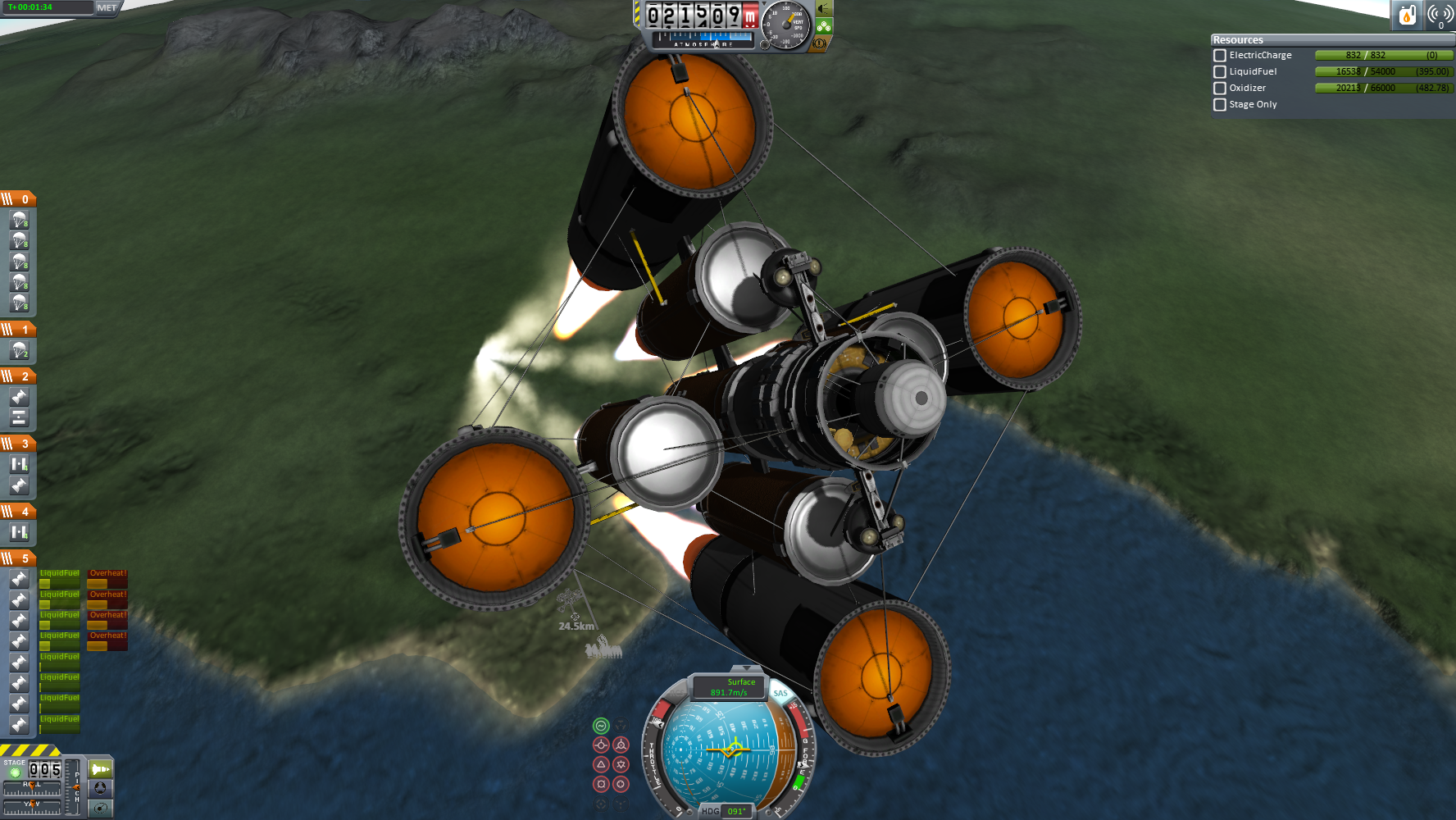Check the Oxidizer resource box
The image size is (1456, 820).
click(1220, 89)
